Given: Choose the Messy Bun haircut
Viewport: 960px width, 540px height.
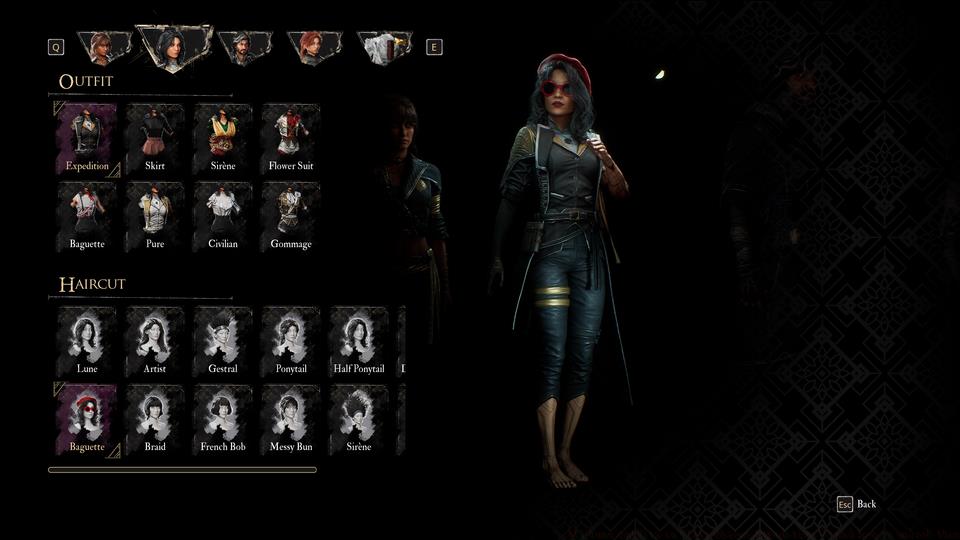Looking at the screenshot, I should point(291,419).
